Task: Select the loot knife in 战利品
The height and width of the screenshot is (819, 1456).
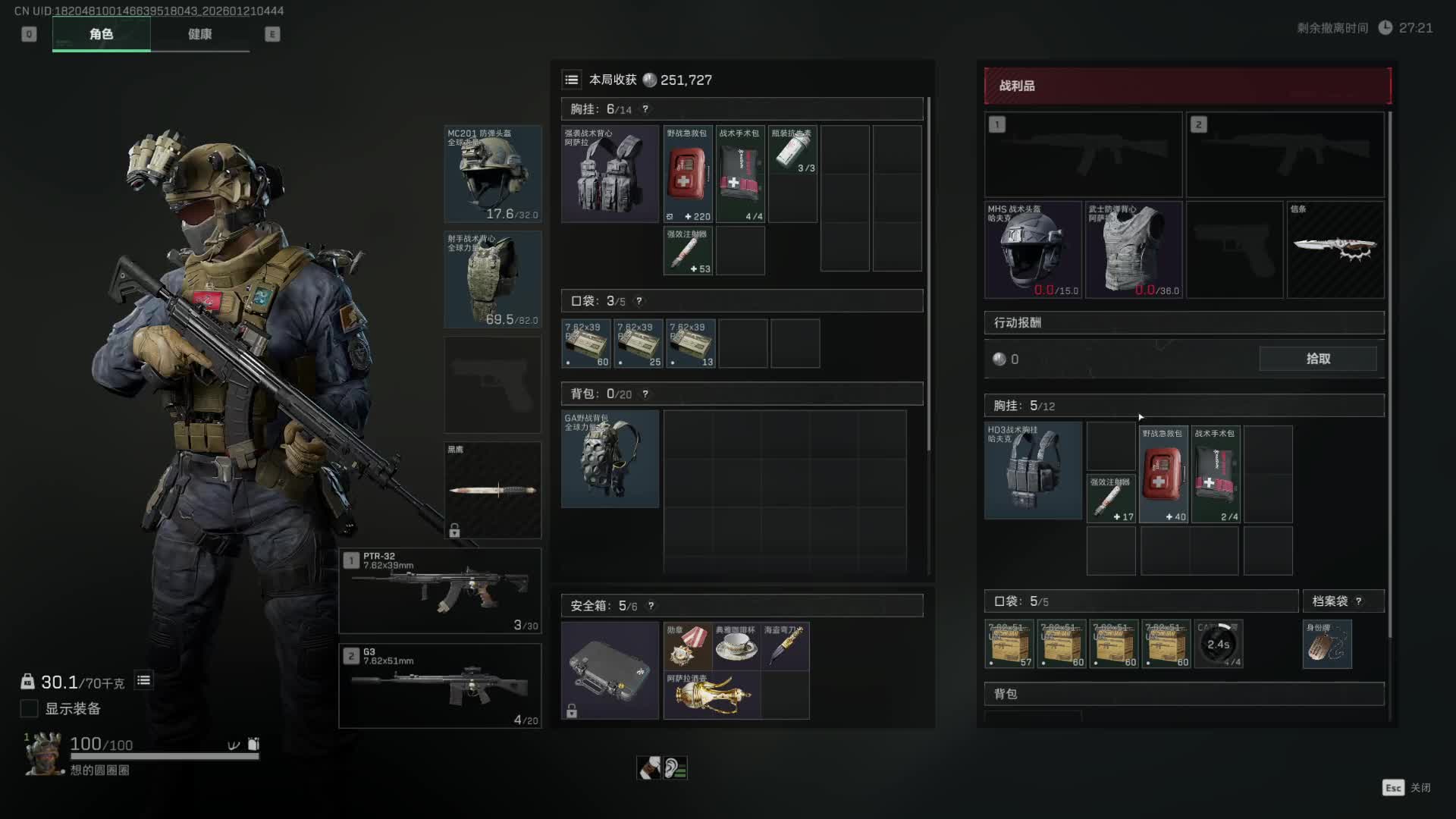Action: pyautogui.click(x=1335, y=249)
